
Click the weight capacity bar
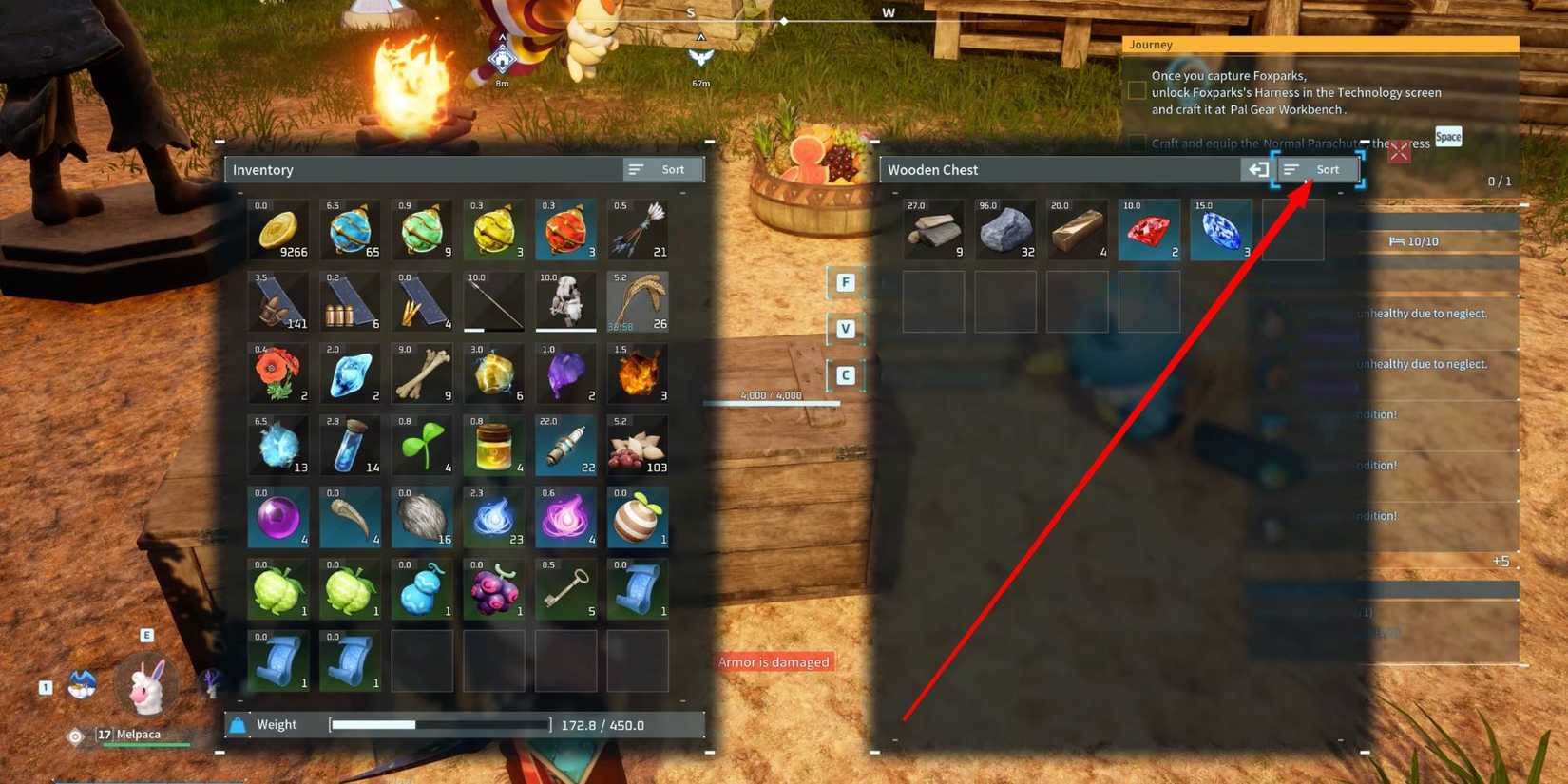click(x=437, y=724)
